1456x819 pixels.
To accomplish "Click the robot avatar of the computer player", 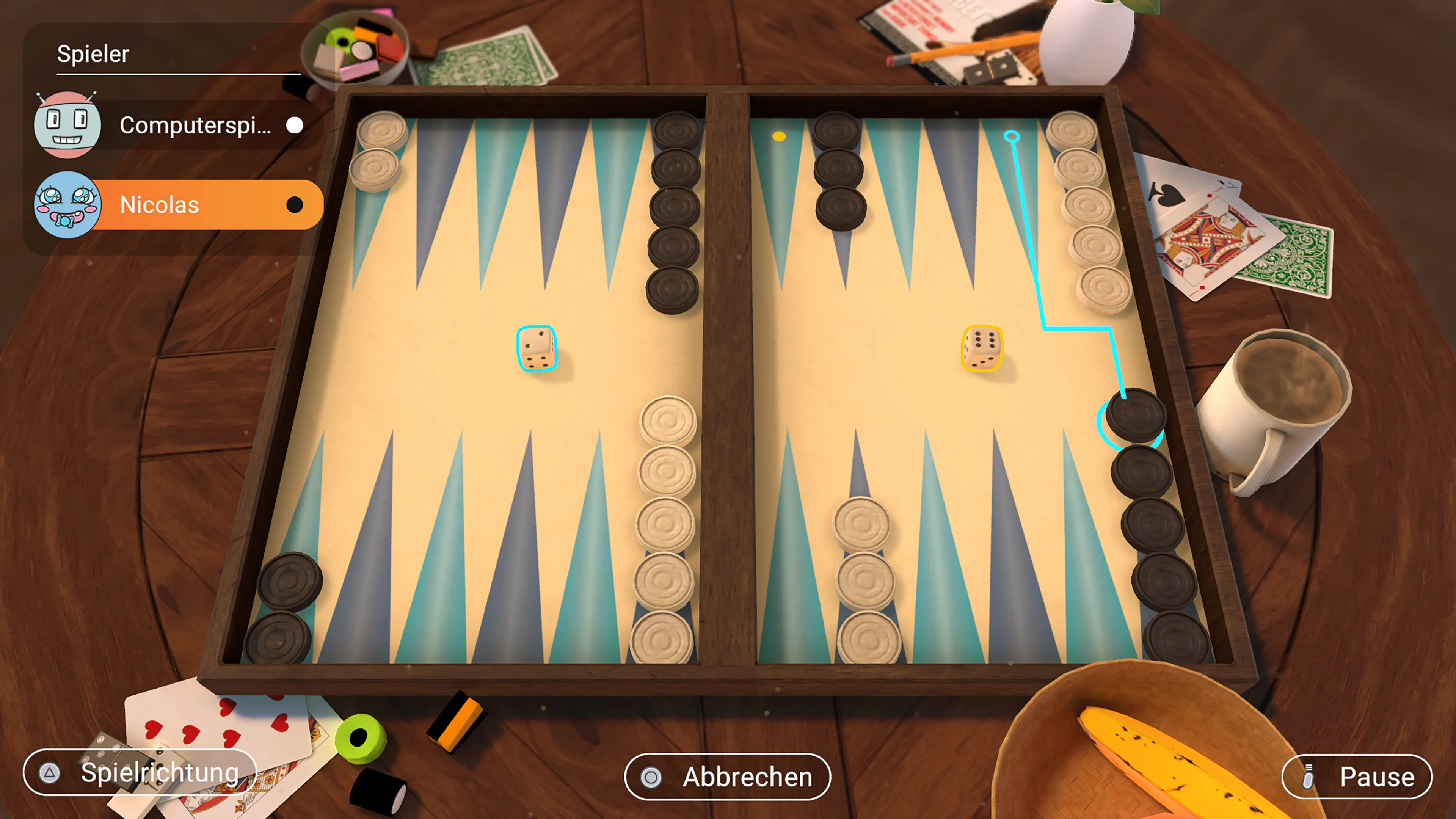I will click(x=67, y=124).
